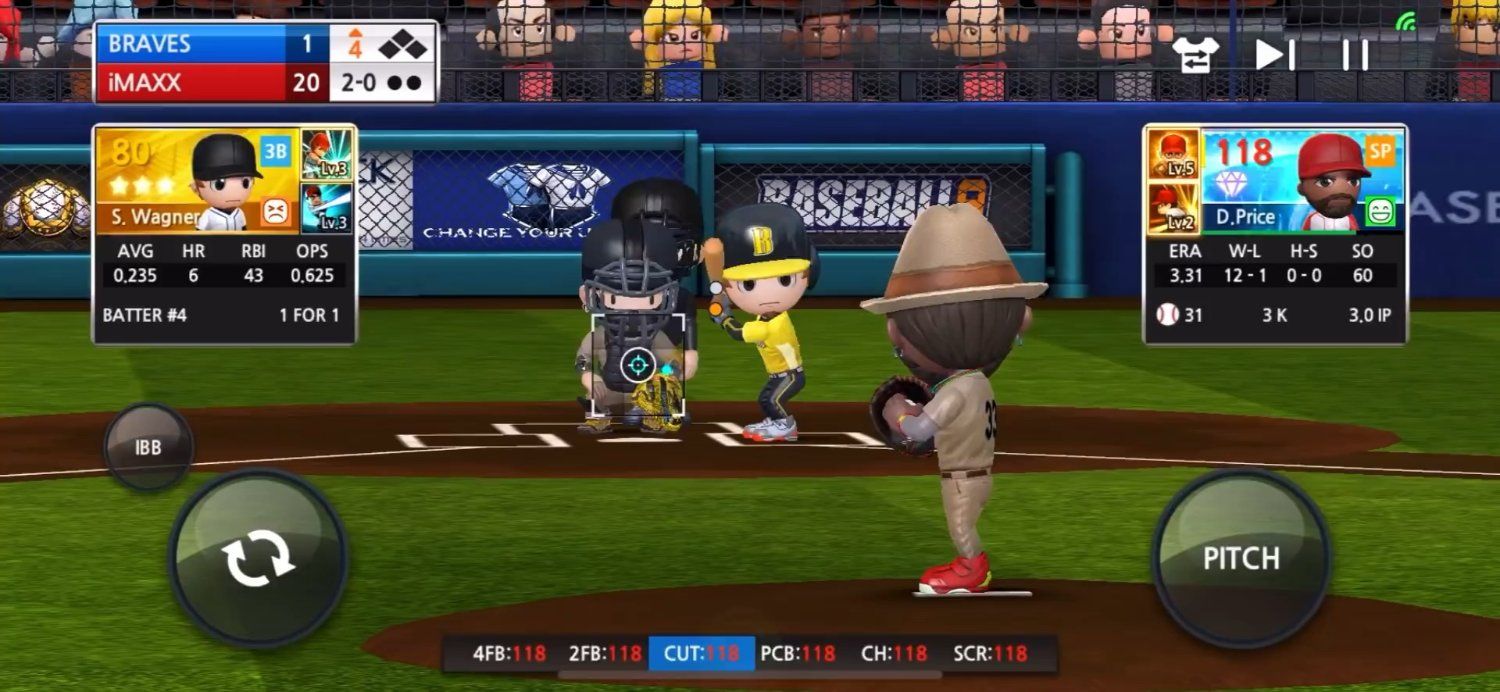The image size is (1500, 692).
Task: Open the jersey substitution menu
Action: (1196, 54)
